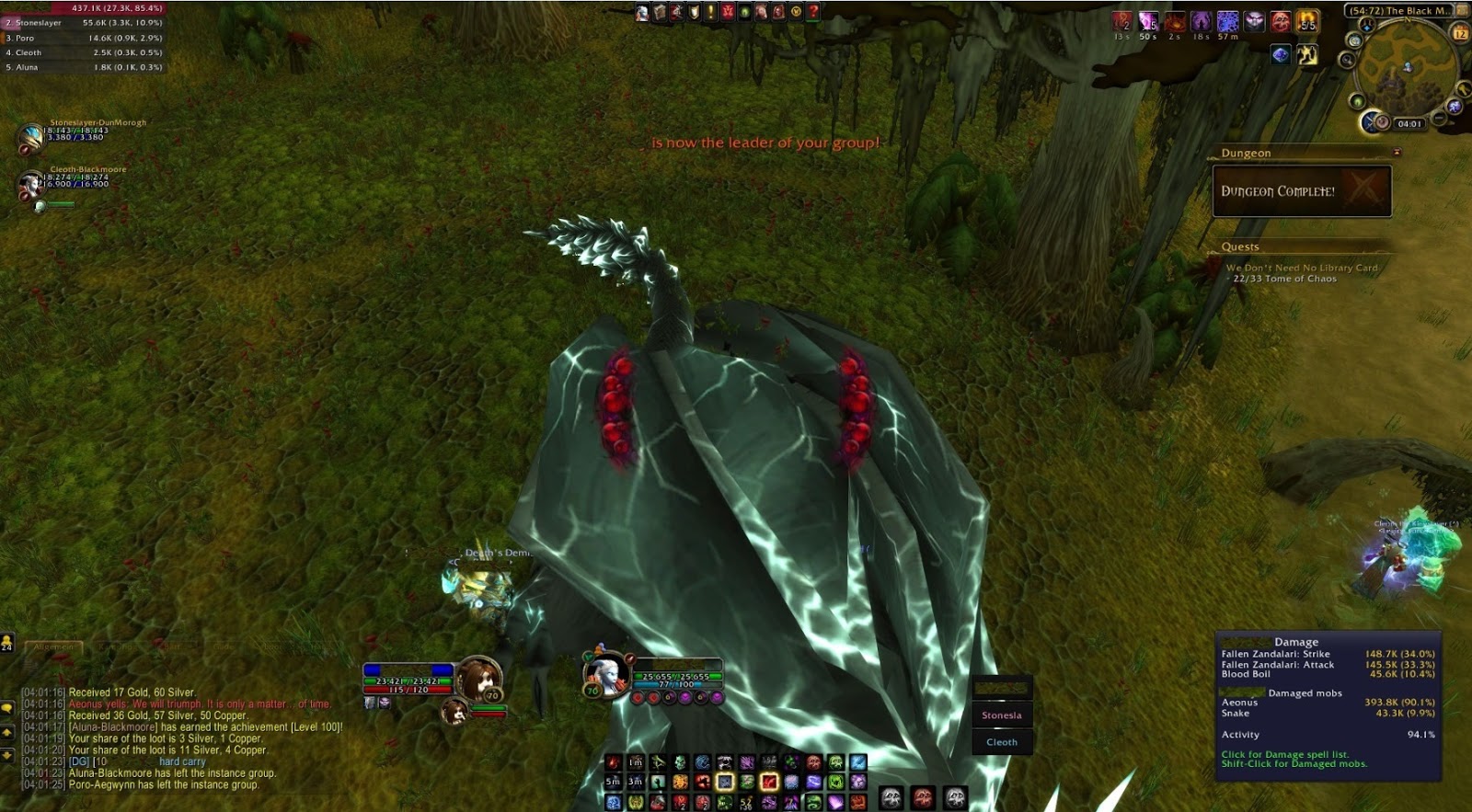The width and height of the screenshot is (1472, 812).
Task: Select Cleoth in the name list frame
Action: pyautogui.click(x=1002, y=741)
